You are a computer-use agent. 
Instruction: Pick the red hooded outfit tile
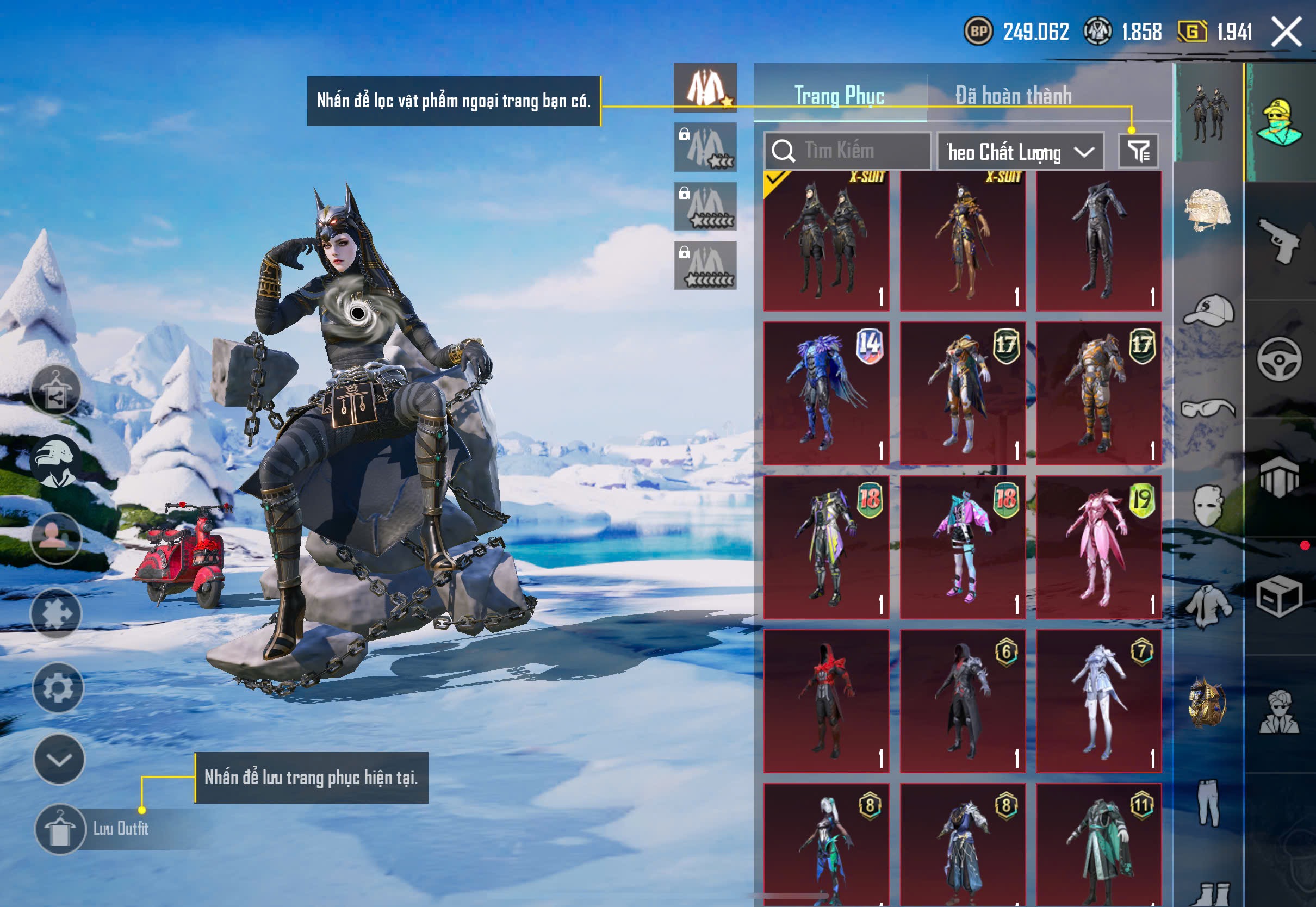(826, 701)
